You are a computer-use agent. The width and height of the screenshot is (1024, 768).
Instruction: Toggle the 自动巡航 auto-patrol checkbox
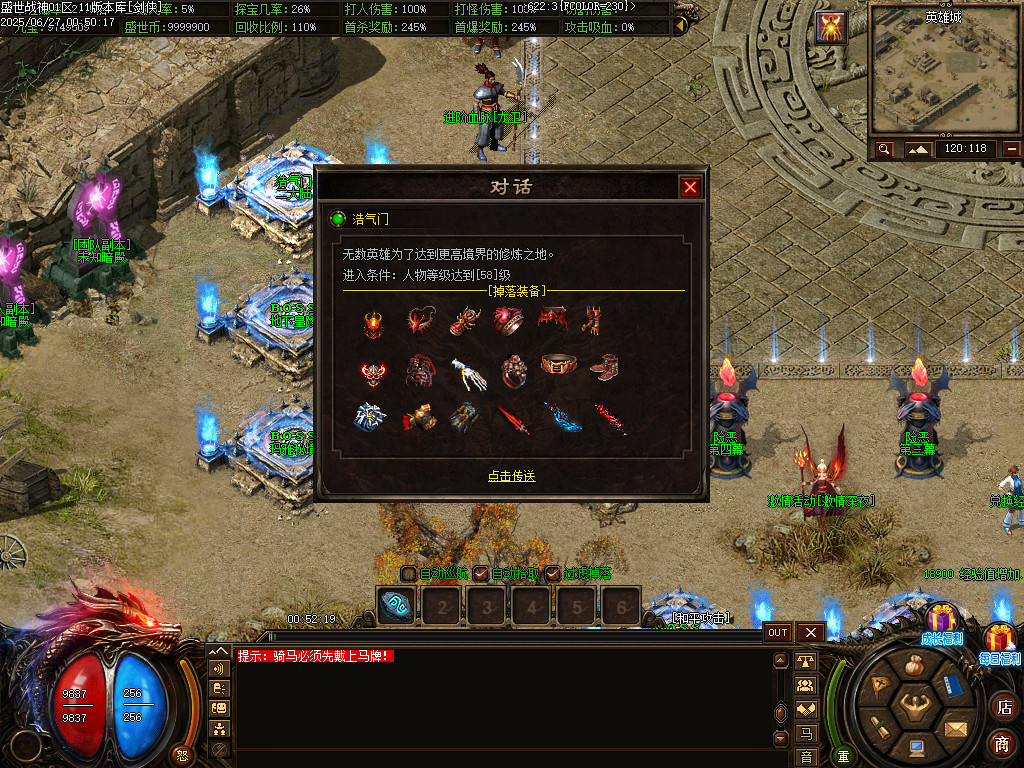408,574
